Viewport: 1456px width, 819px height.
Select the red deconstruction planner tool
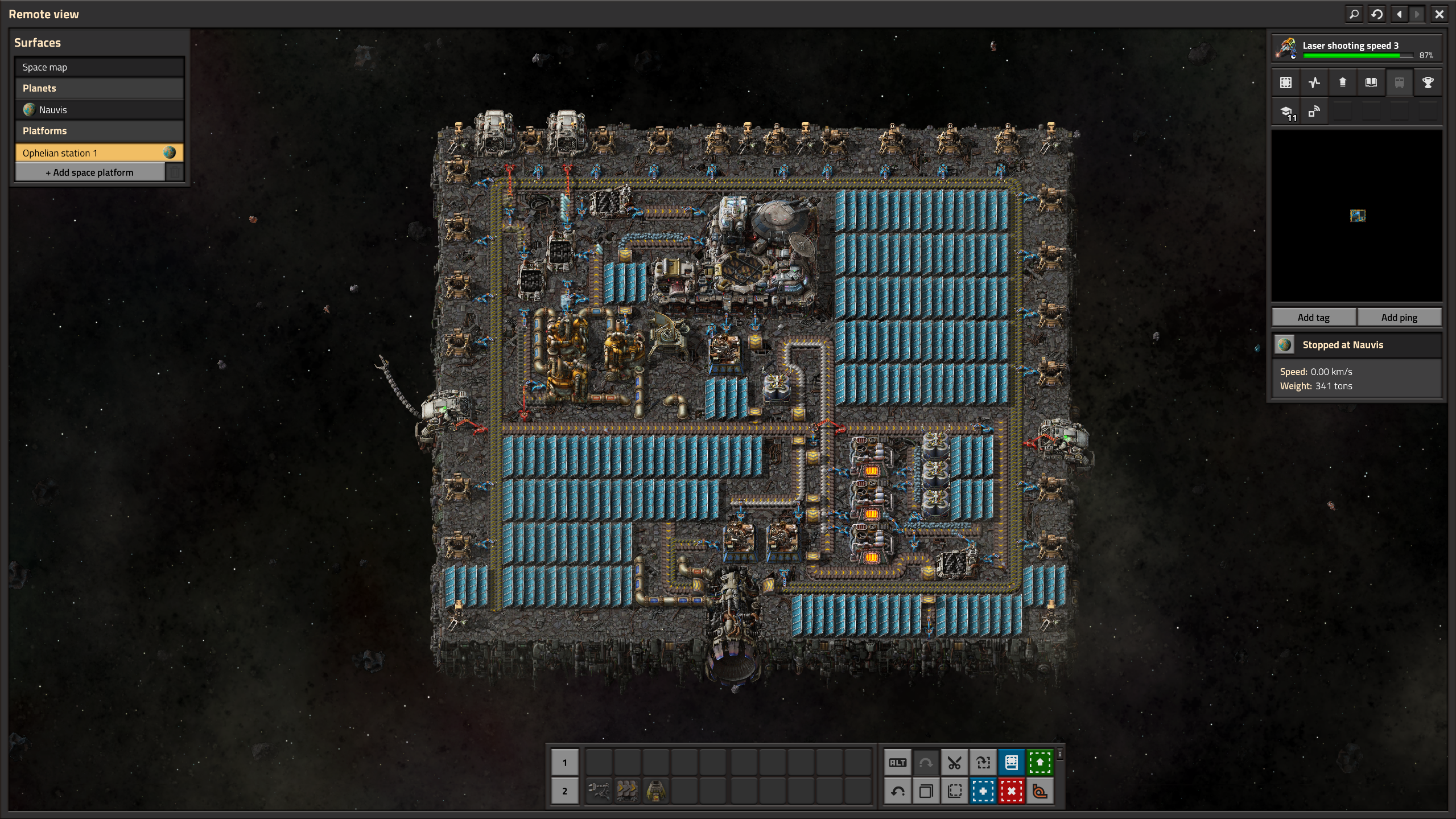pos(1011,791)
